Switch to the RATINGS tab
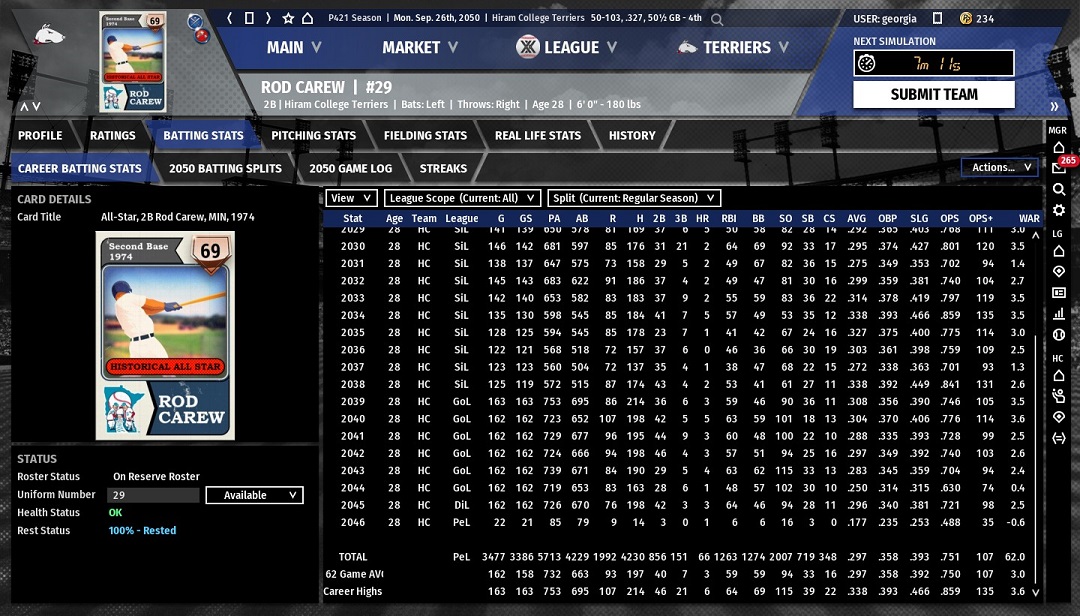 (x=113, y=135)
